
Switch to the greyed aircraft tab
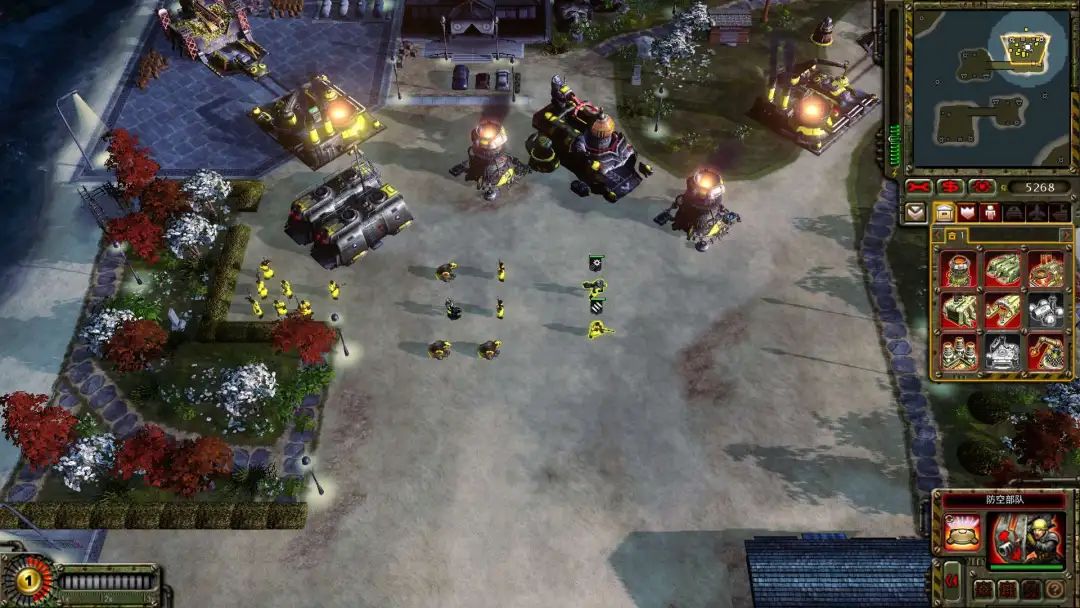pos(1037,212)
